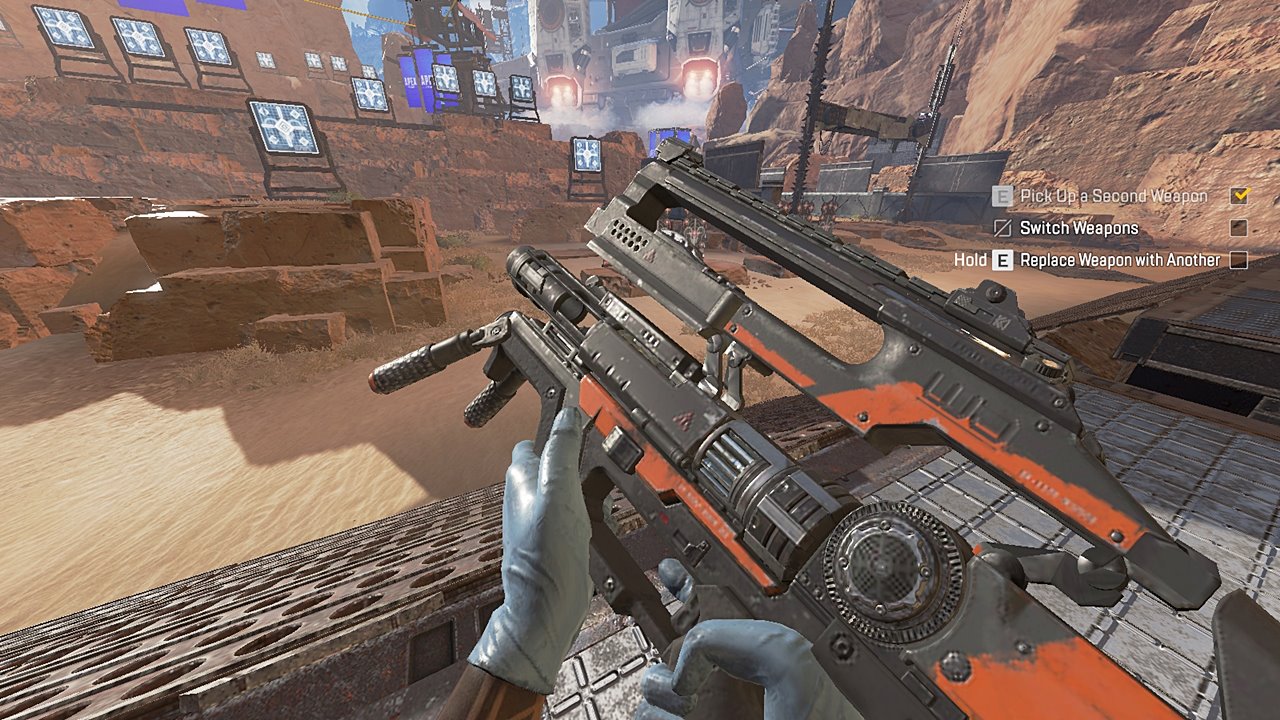Mark the Replace Weapon with Another checkbox
The height and width of the screenshot is (720, 1280).
pyautogui.click(x=1239, y=260)
